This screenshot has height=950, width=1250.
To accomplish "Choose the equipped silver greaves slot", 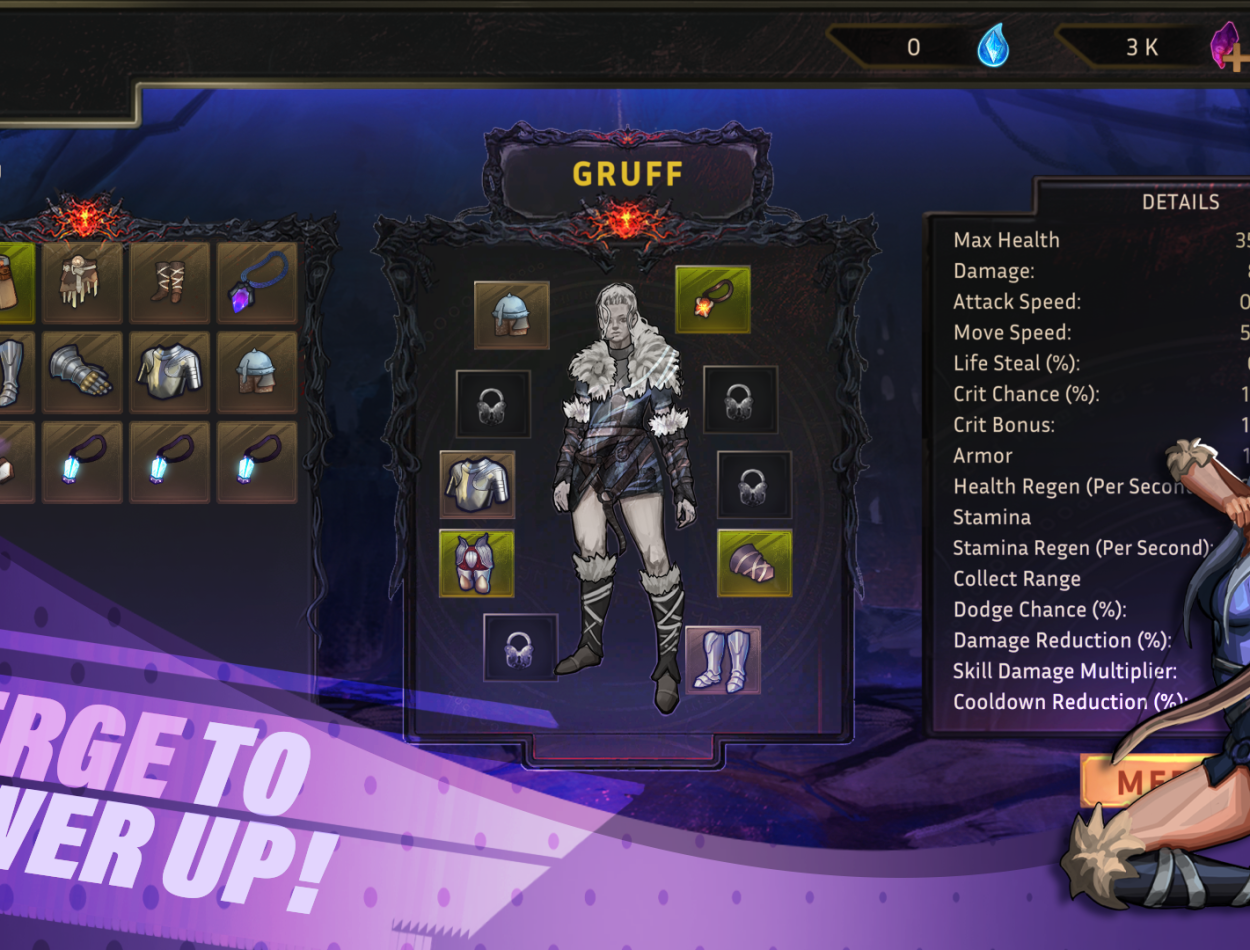I will click(x=723, y=660).
